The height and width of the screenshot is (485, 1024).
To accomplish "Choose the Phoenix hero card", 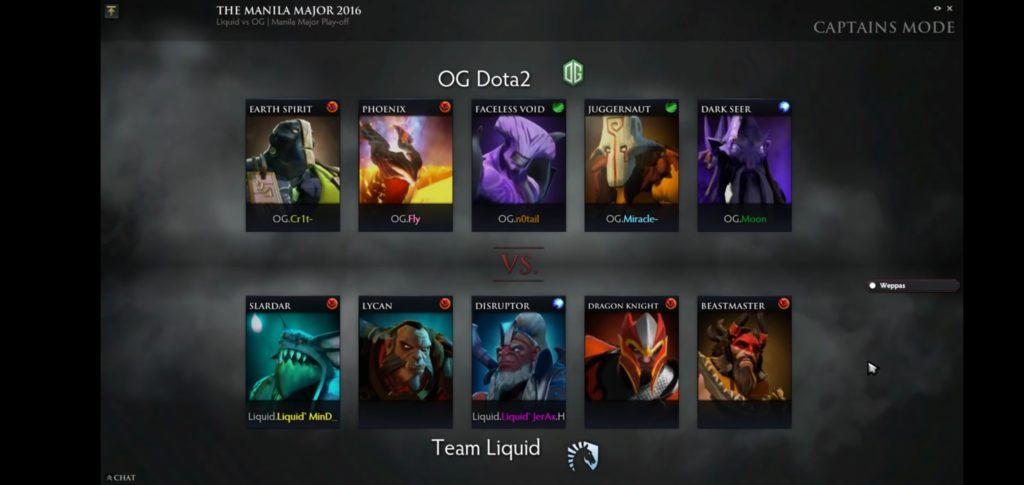I will point(406,160).
